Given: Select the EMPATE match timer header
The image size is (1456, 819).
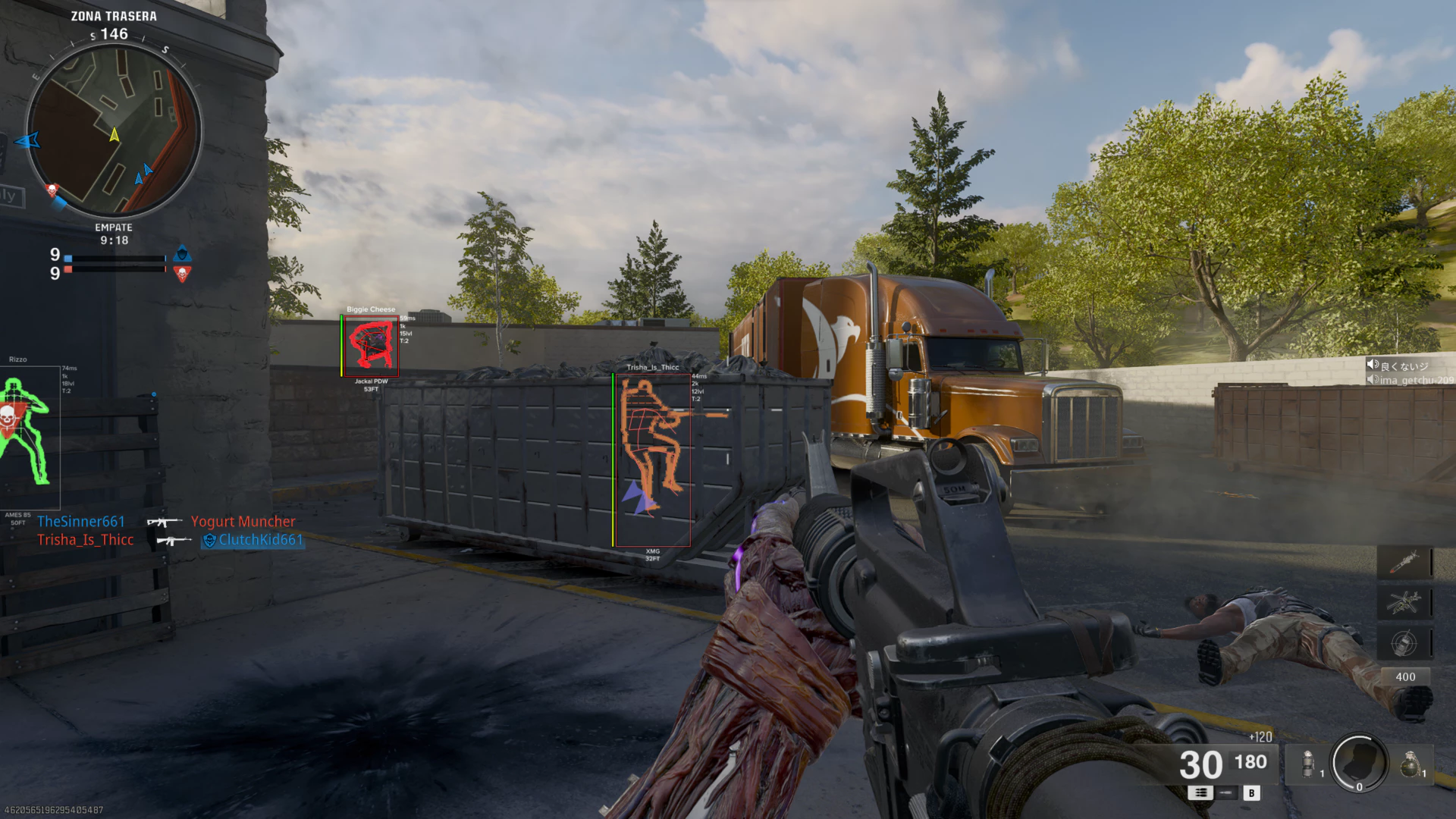Looking at the screenshot, I should [112, 227].
